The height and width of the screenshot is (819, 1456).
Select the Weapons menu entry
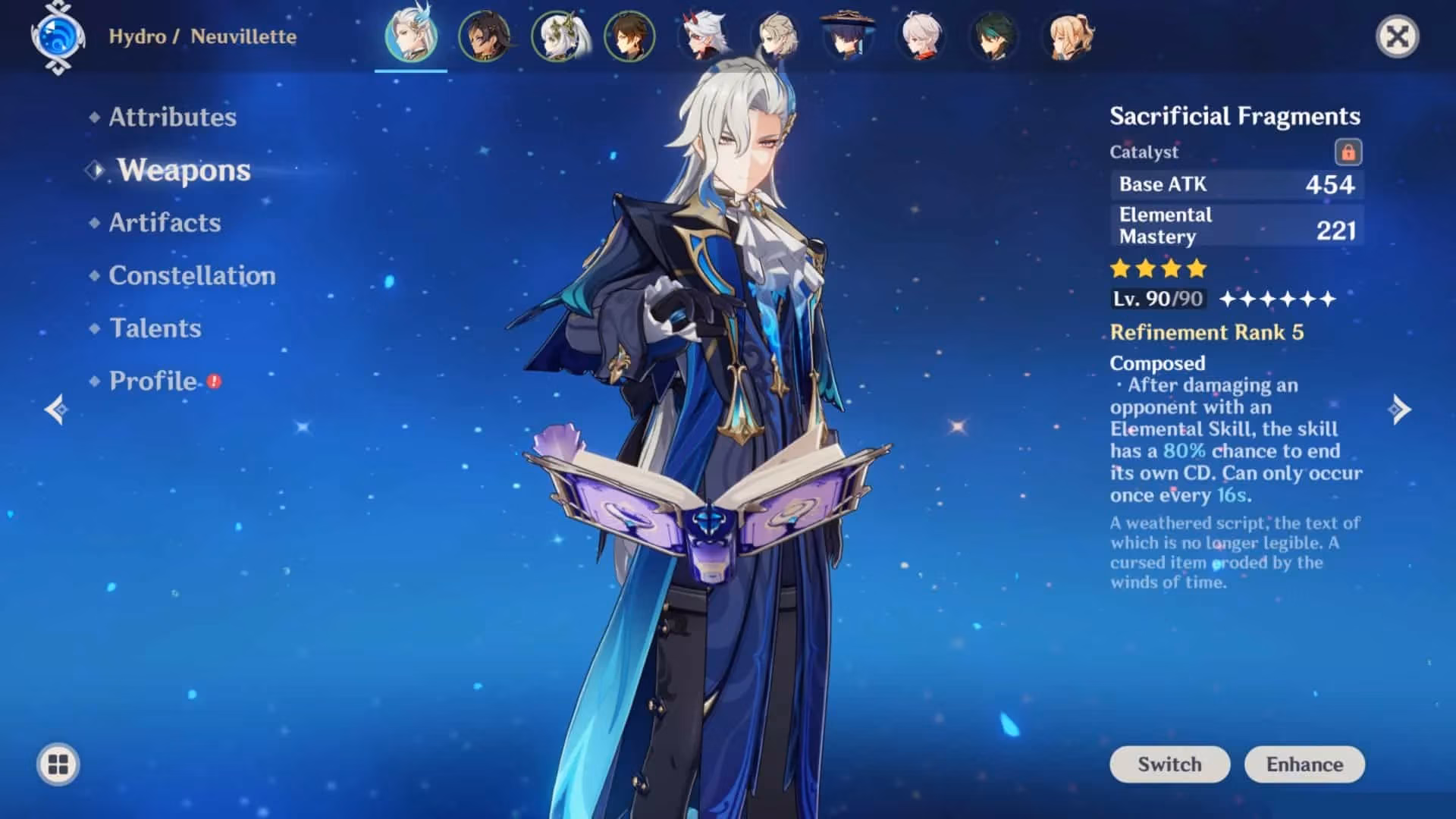point(184,170)
